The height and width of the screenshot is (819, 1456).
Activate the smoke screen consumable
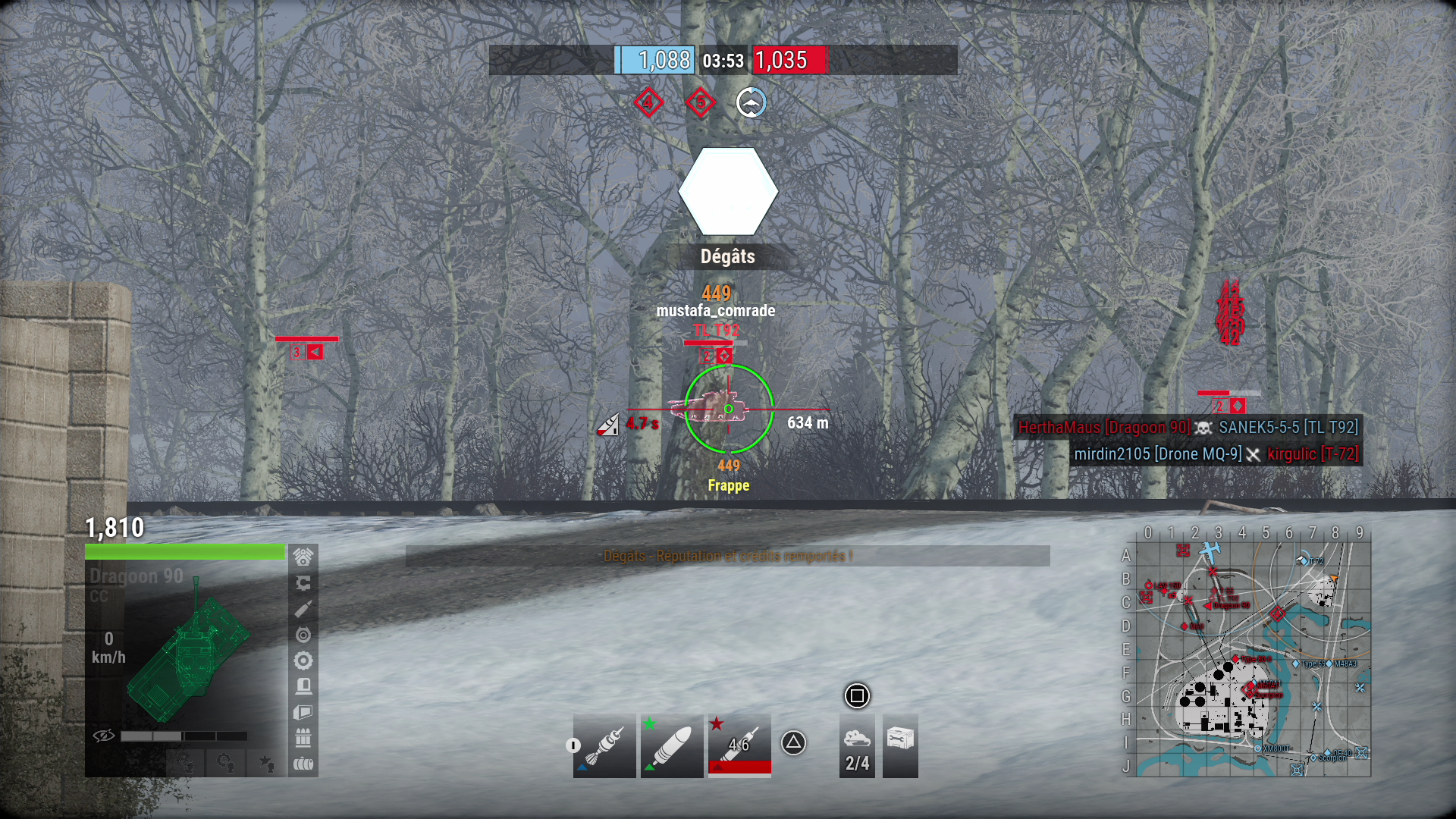click(x=857, y=746)
